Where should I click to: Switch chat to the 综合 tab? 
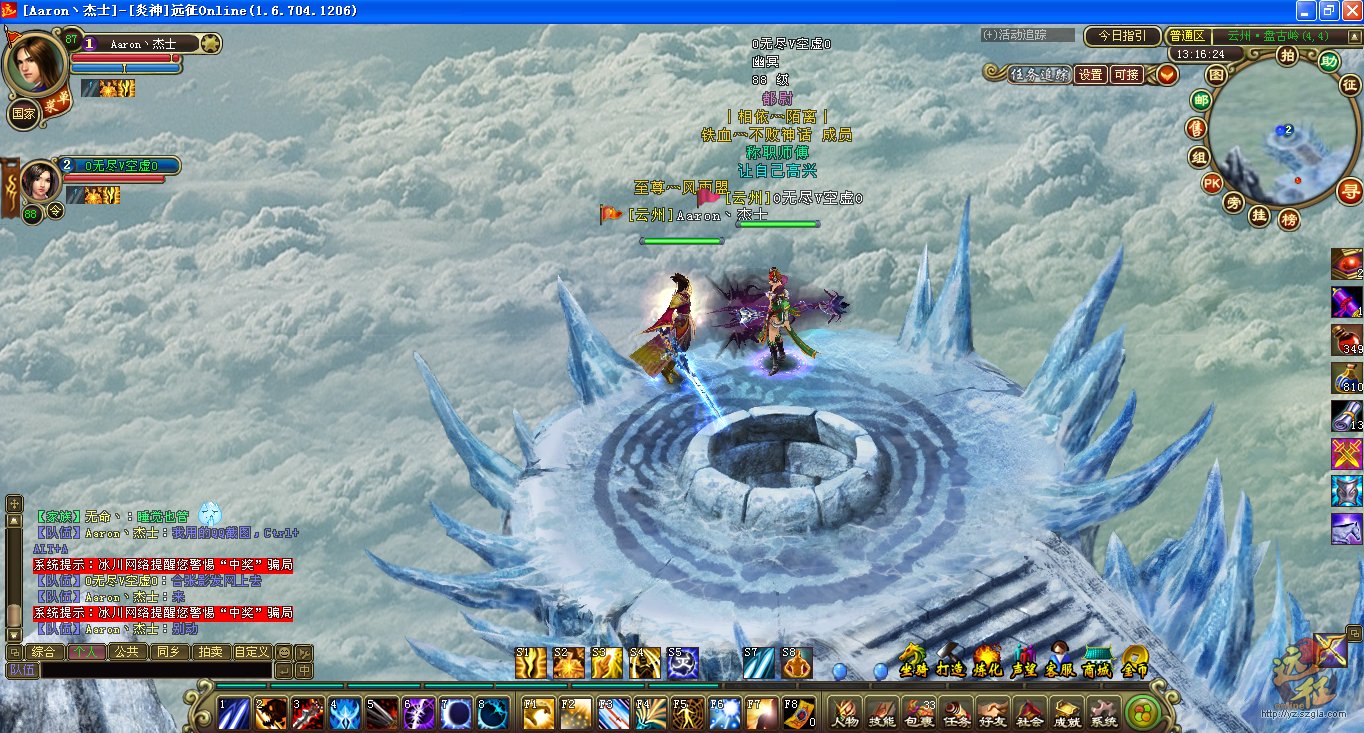tap(43, 652)
